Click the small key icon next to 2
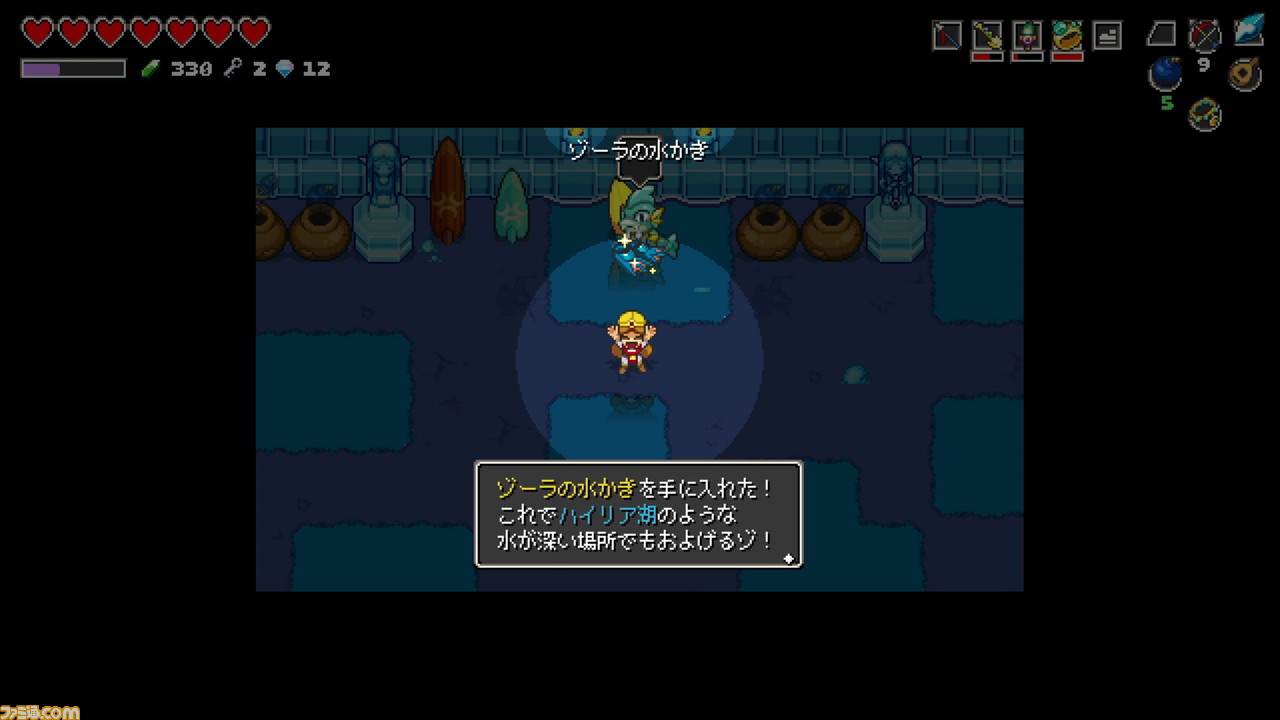Viewport: 1280px width, 720px height. coord(232,67)
